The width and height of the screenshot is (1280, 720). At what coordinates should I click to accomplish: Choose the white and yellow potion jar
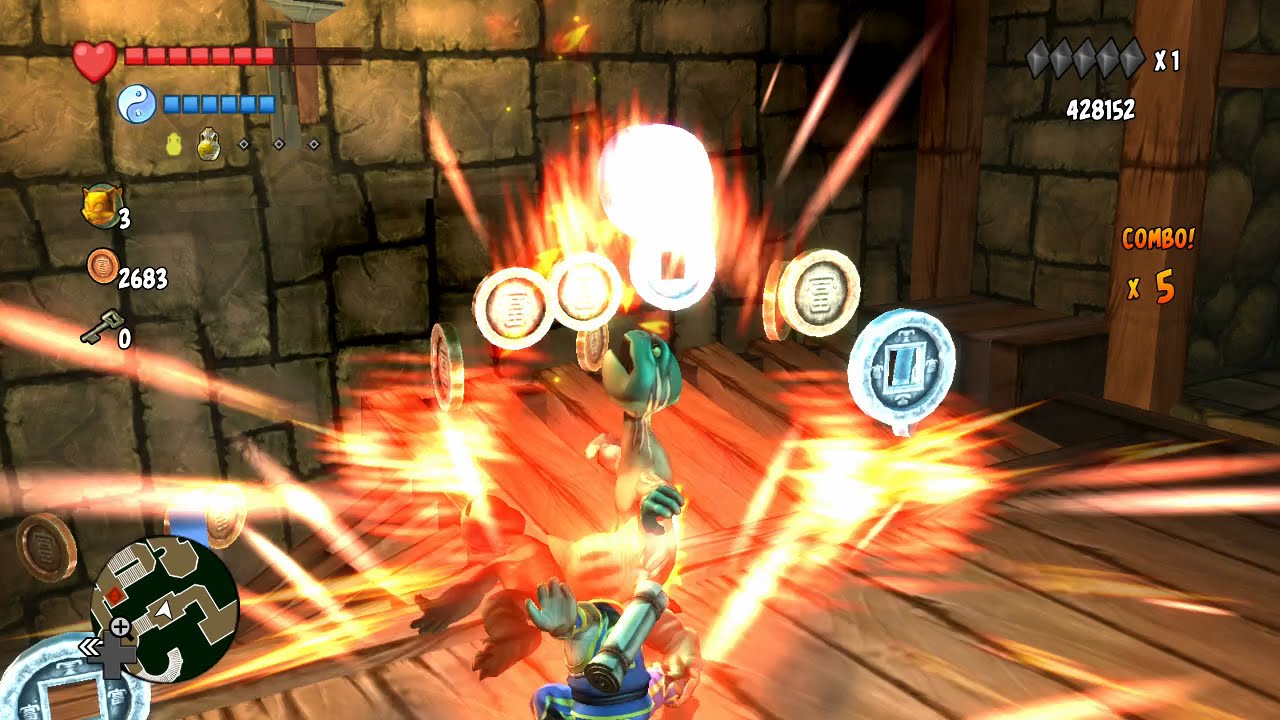pos(209,145)
